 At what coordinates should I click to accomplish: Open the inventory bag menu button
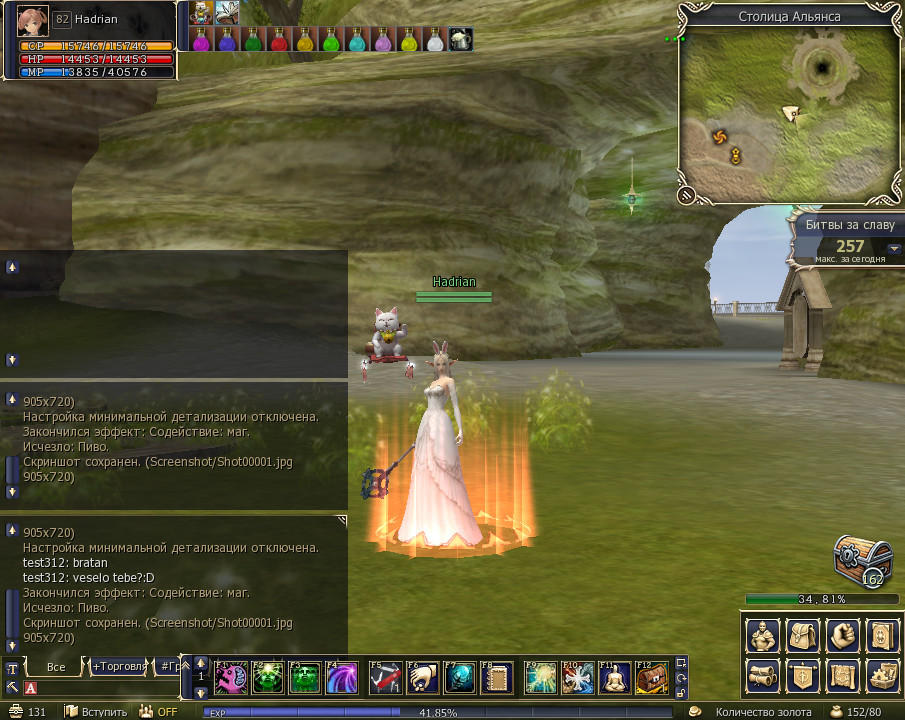[x=802, y=635]
